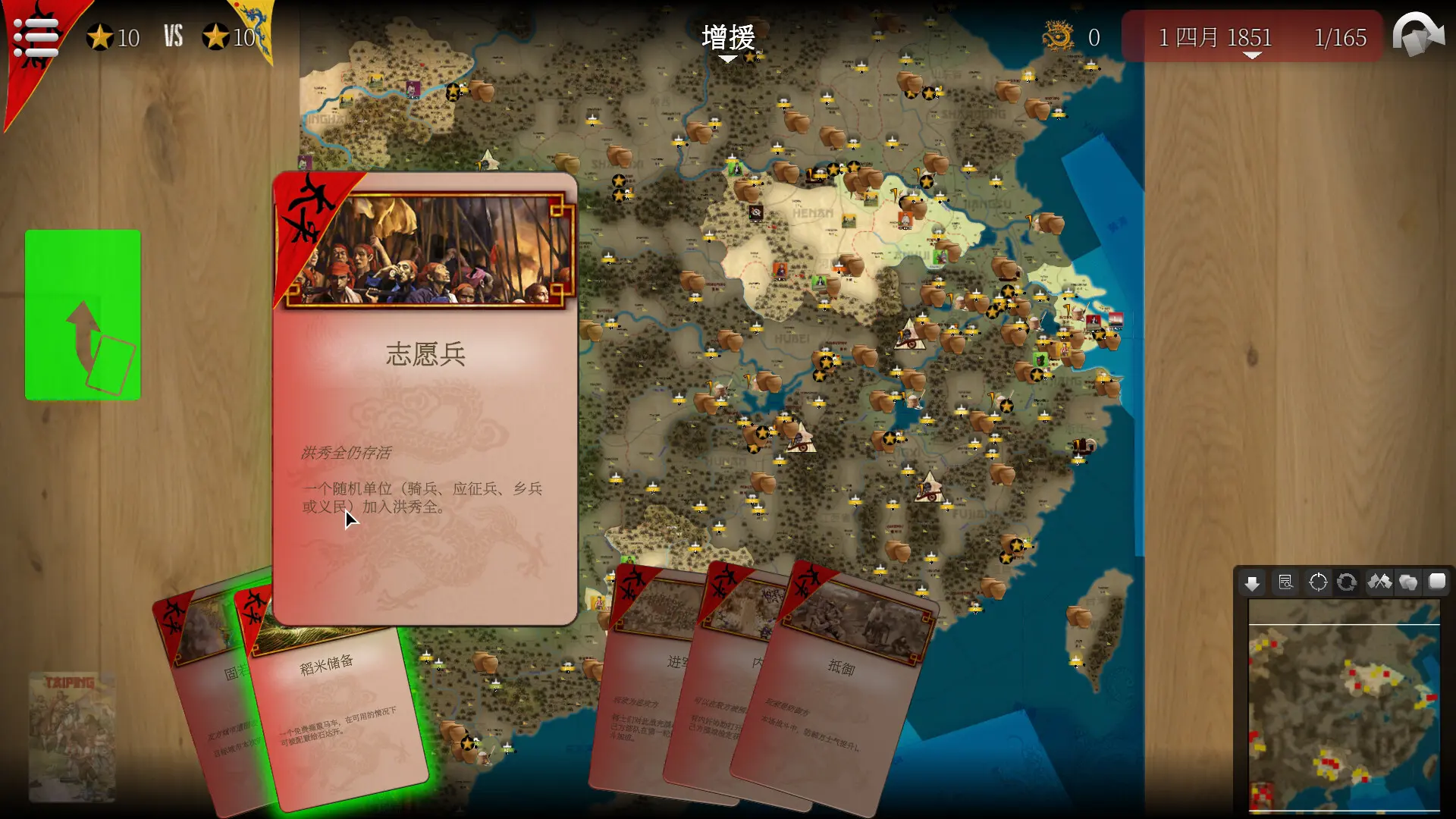End turn with the curved arrow button
The image size is (1456, 819).
click(1418, 35)
